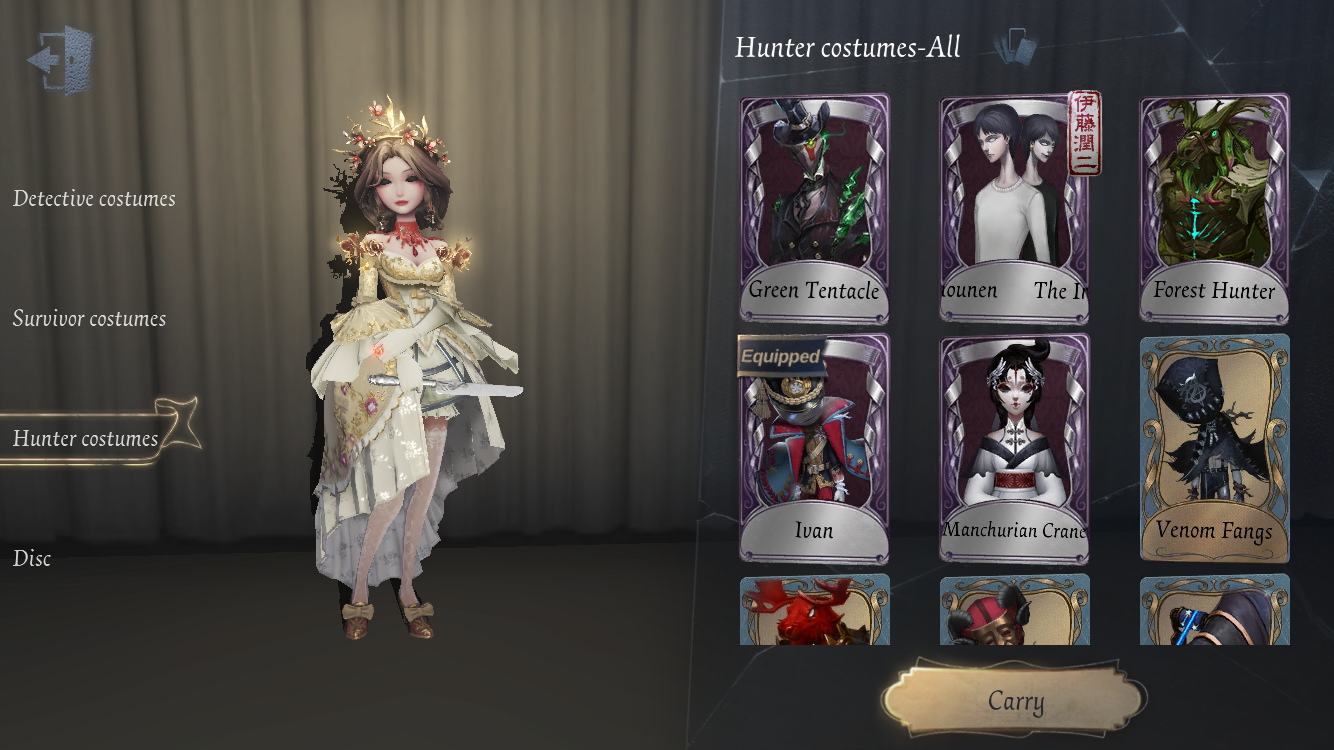1334x750 pixels.
Task: Choose the Green Tentacle costume card
Action: coord(814,208)
